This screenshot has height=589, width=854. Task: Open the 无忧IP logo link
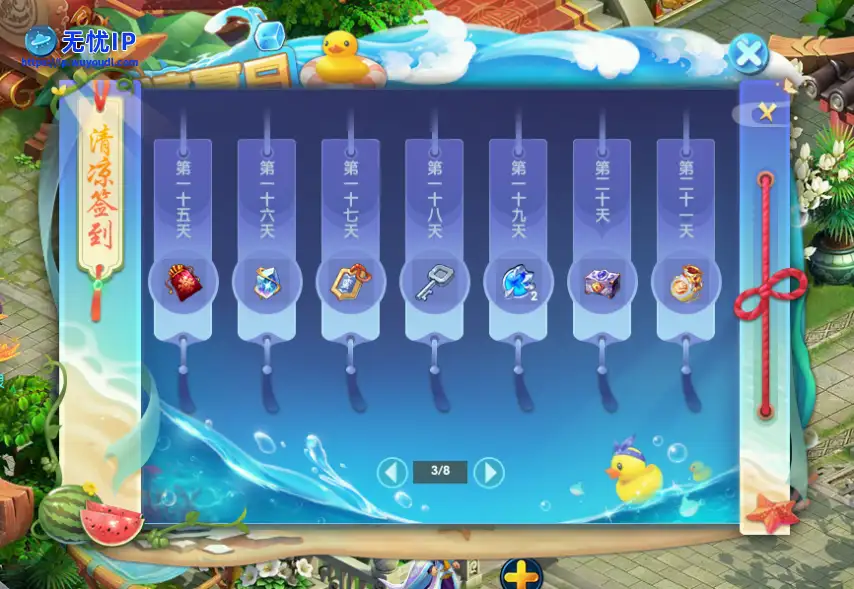click(82, 42)
